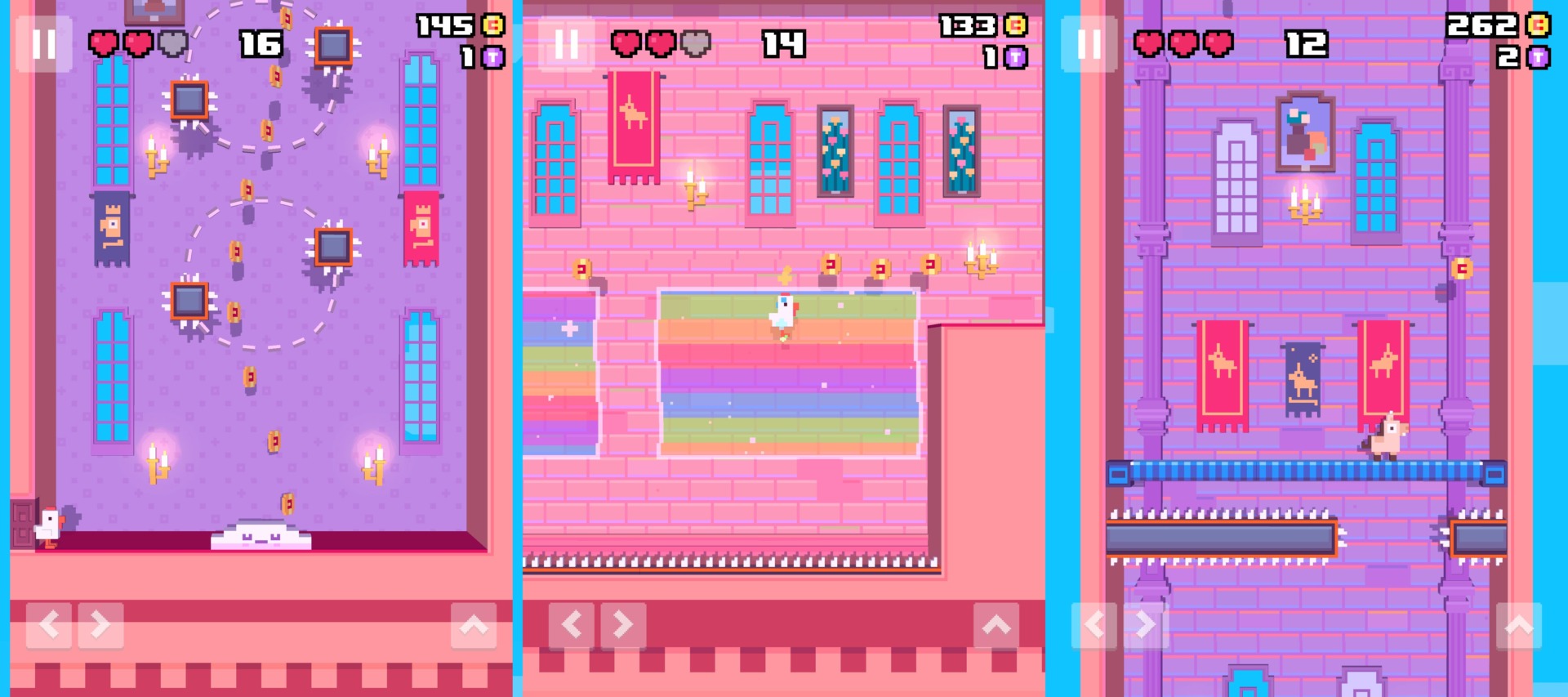Viewport: 1568px width, 697px height.
Task: Tap the level counter showing 14
Action: pyautogui.click(x=785, y=45)
